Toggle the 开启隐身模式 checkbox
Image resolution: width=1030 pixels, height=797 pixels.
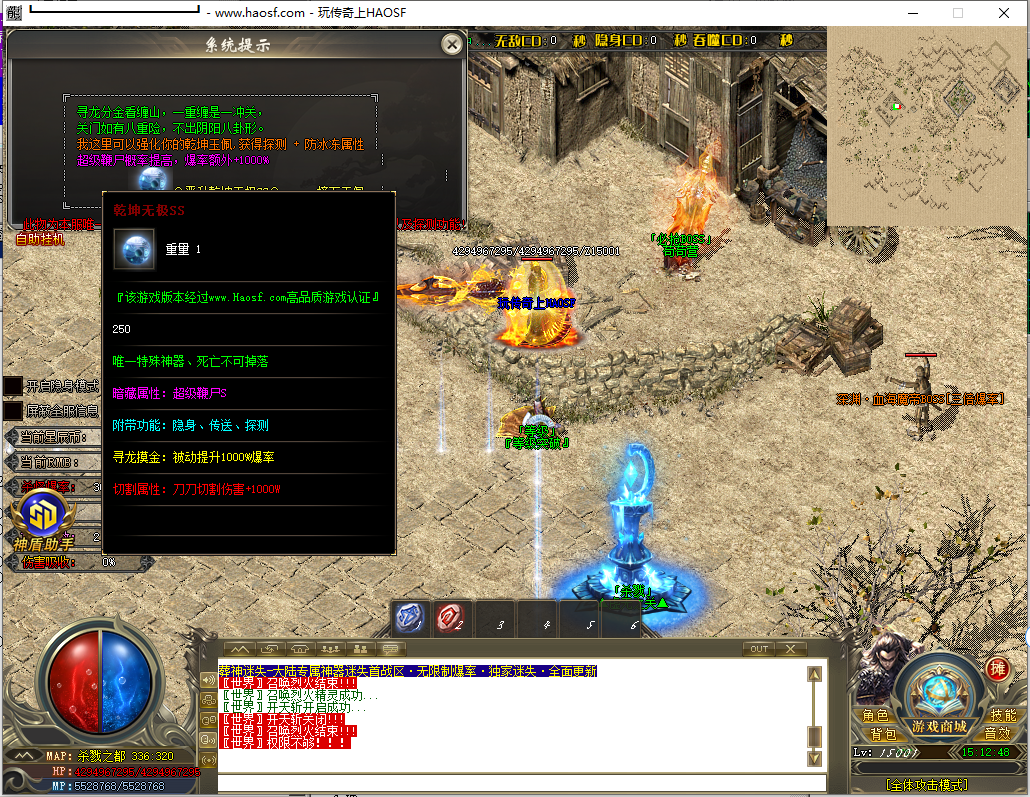tap(12, 386)
